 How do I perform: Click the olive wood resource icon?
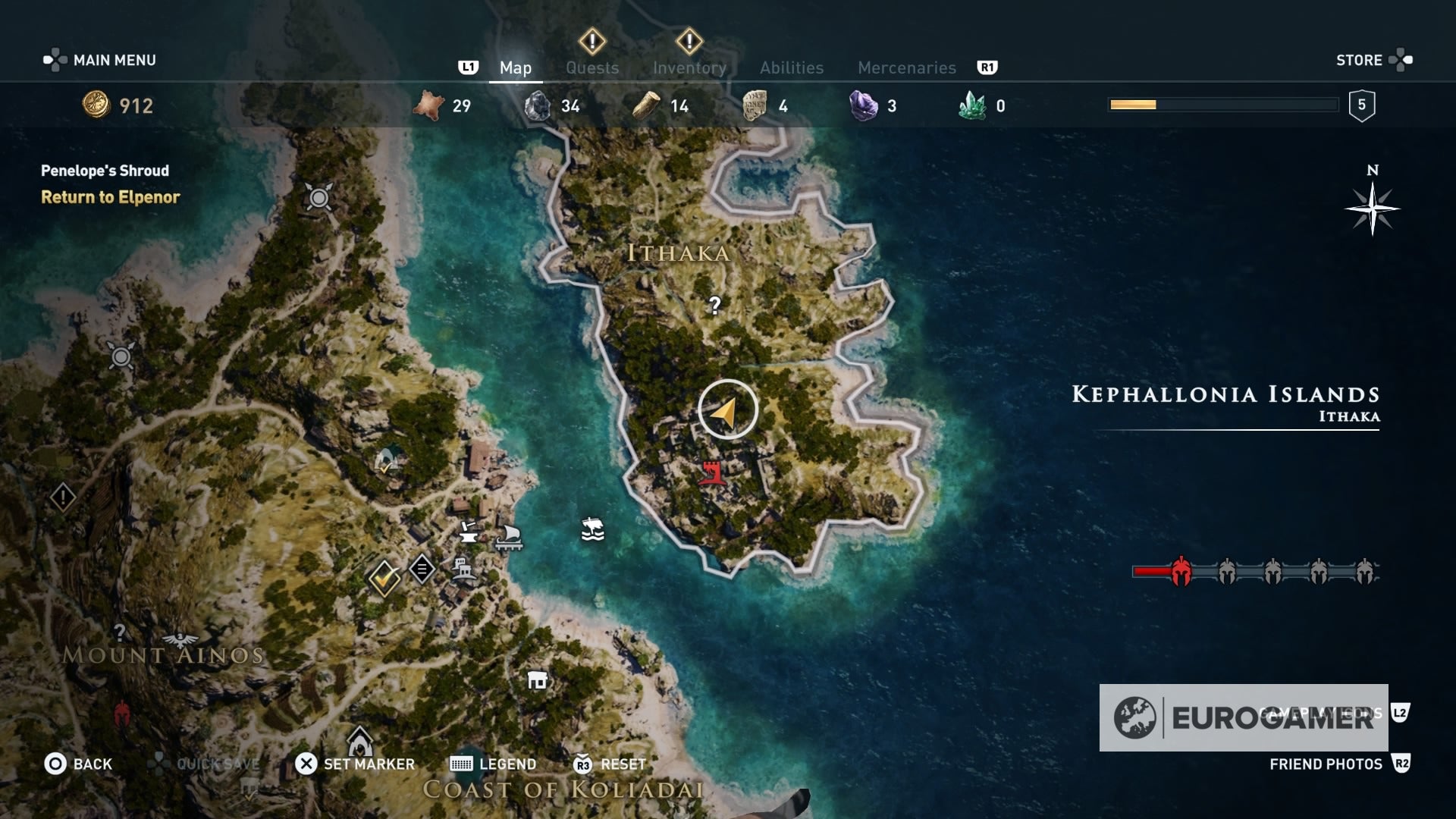(x=645, y=105)
